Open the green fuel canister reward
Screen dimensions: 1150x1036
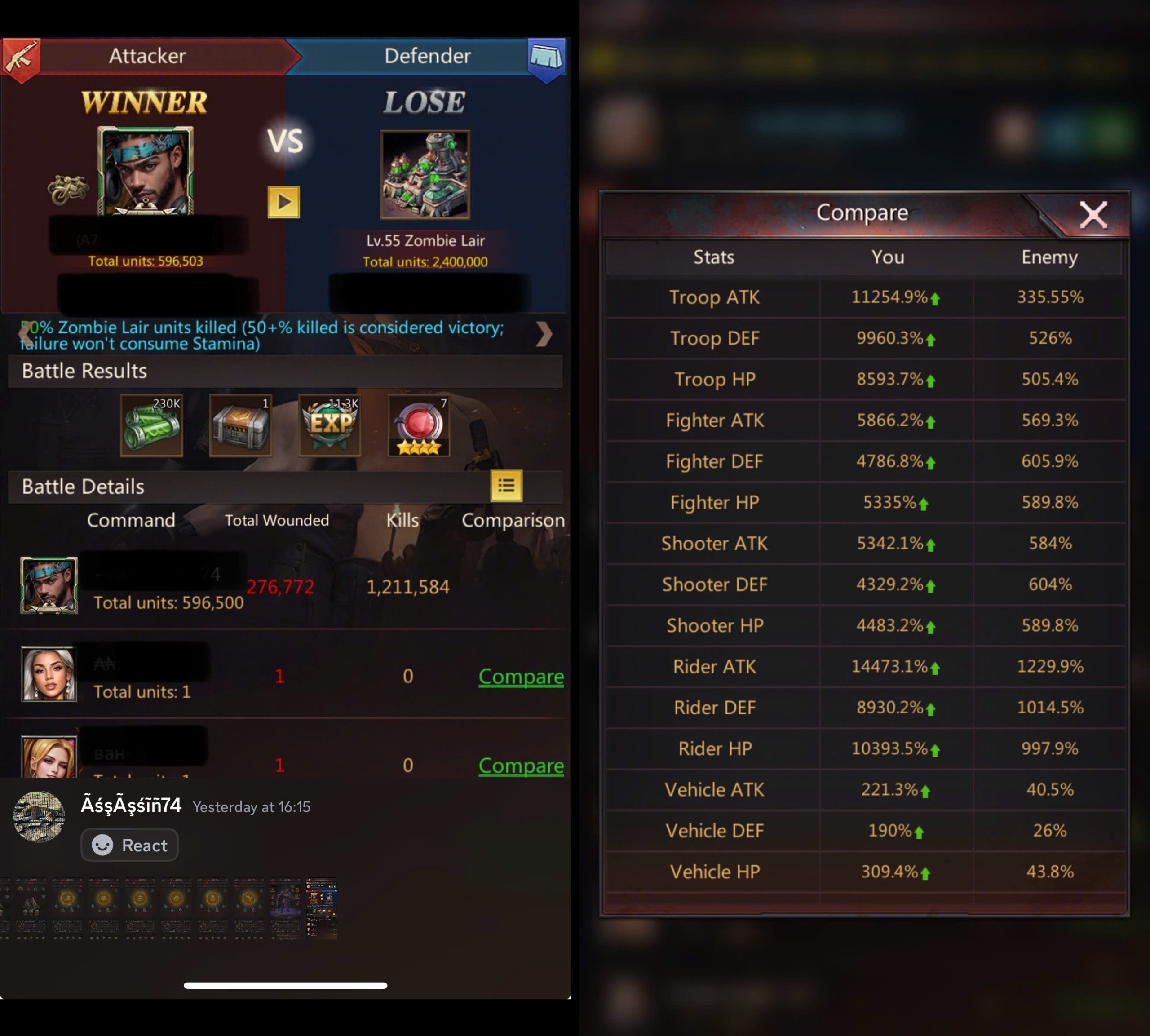coord(151,425)
